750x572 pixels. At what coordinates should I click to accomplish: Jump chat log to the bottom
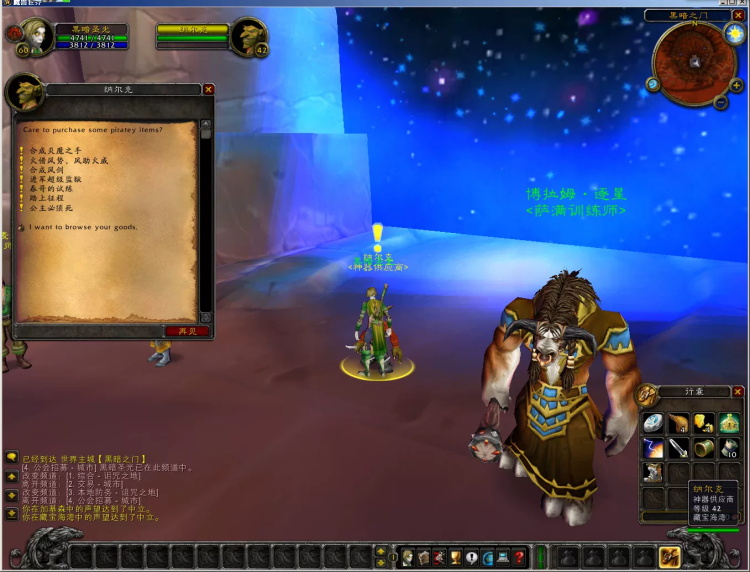(x=11, y=512)
